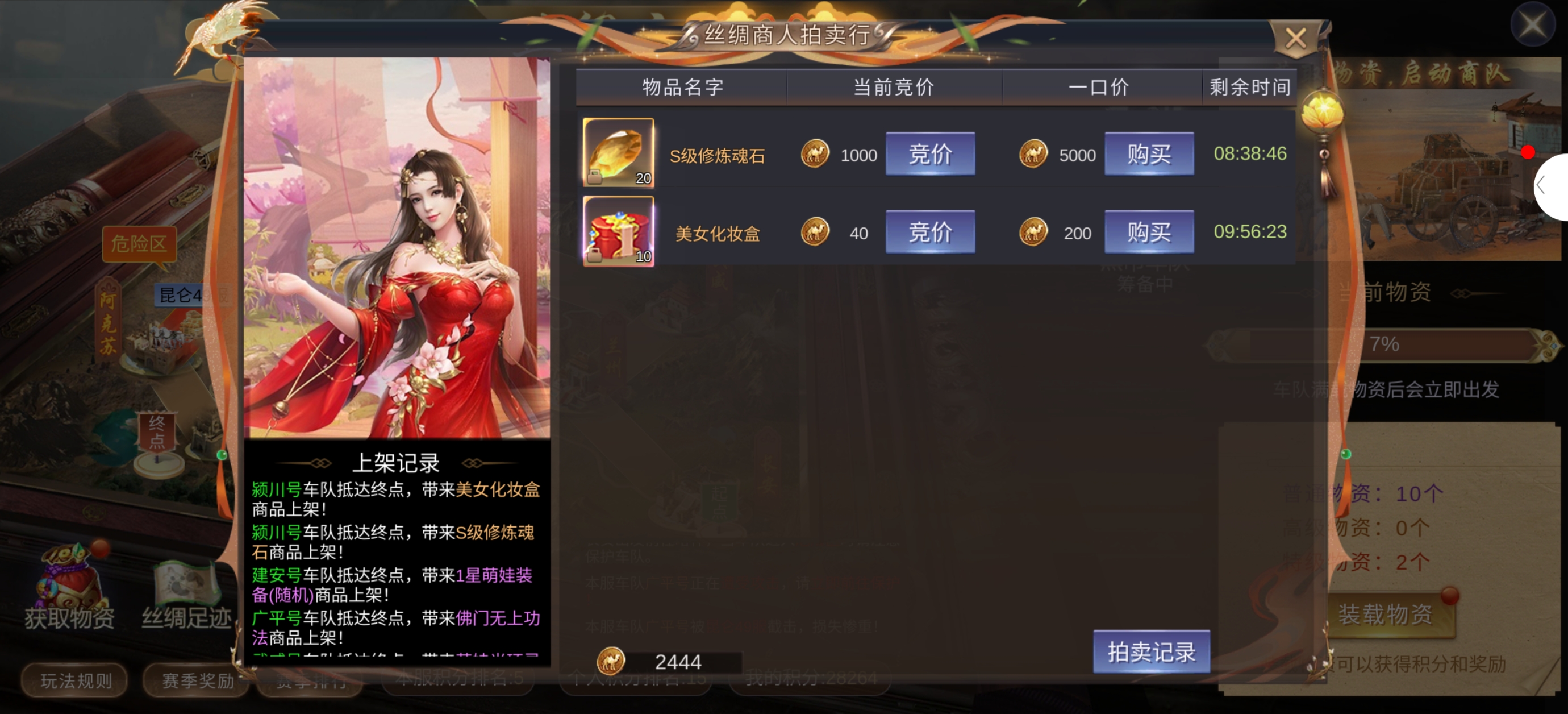Screen dimensions: 1568x714
Task: Bid on the 美女化妆盒 item
Action: pyautogui.click(x=929, y=232)
